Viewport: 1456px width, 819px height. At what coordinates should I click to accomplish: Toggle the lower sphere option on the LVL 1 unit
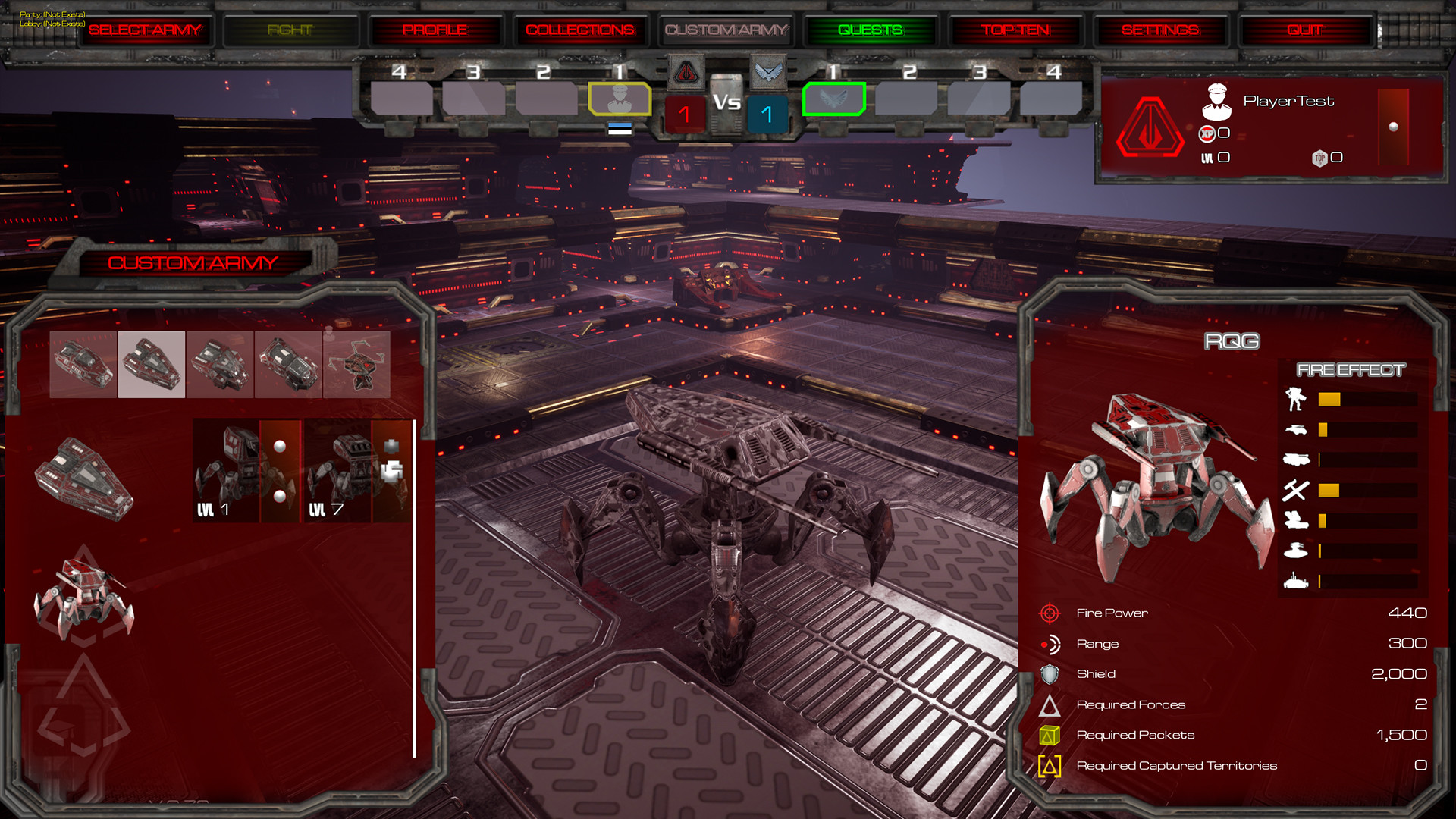coord(278,494)
